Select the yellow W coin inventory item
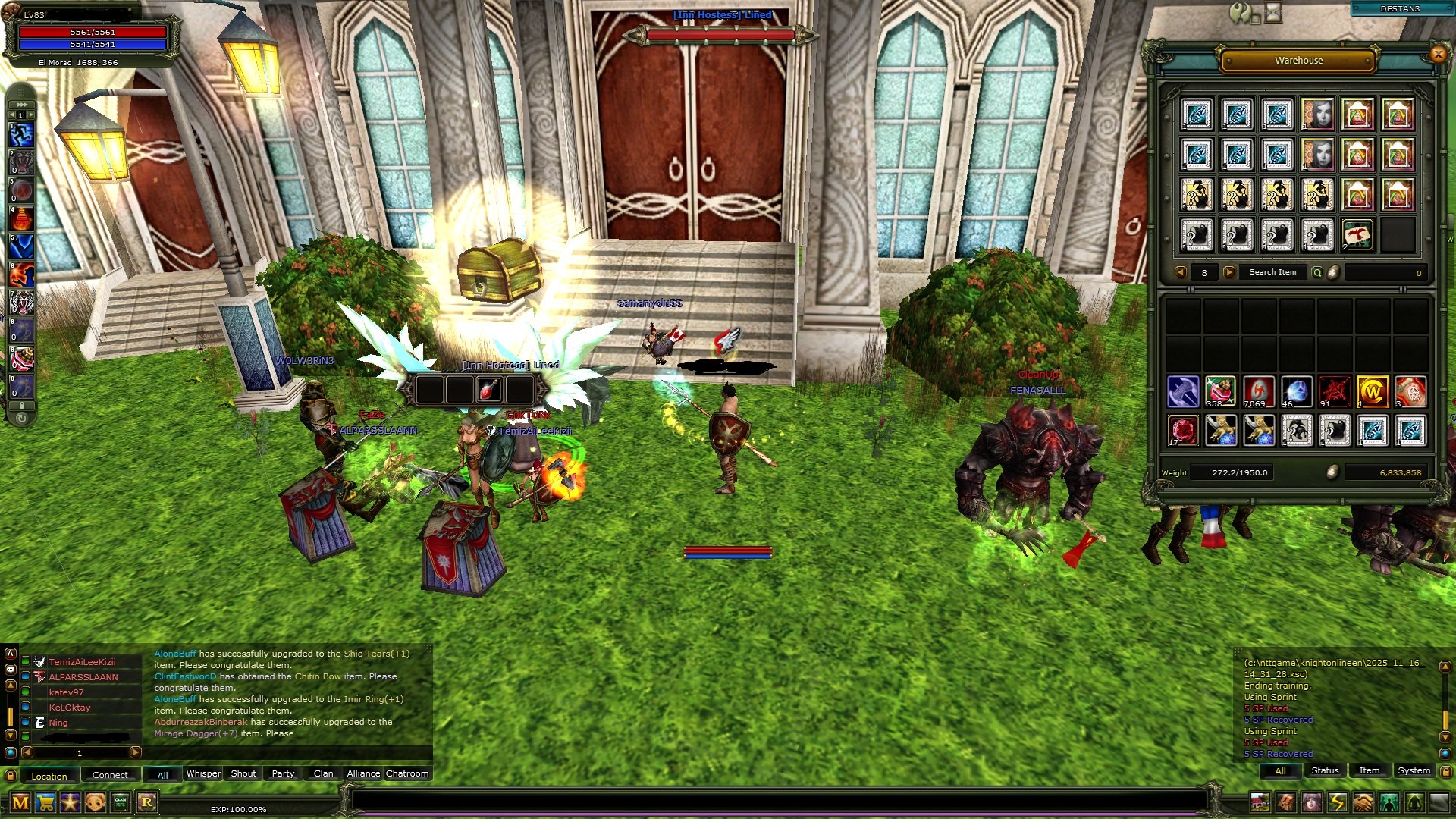 (1373, 392)
